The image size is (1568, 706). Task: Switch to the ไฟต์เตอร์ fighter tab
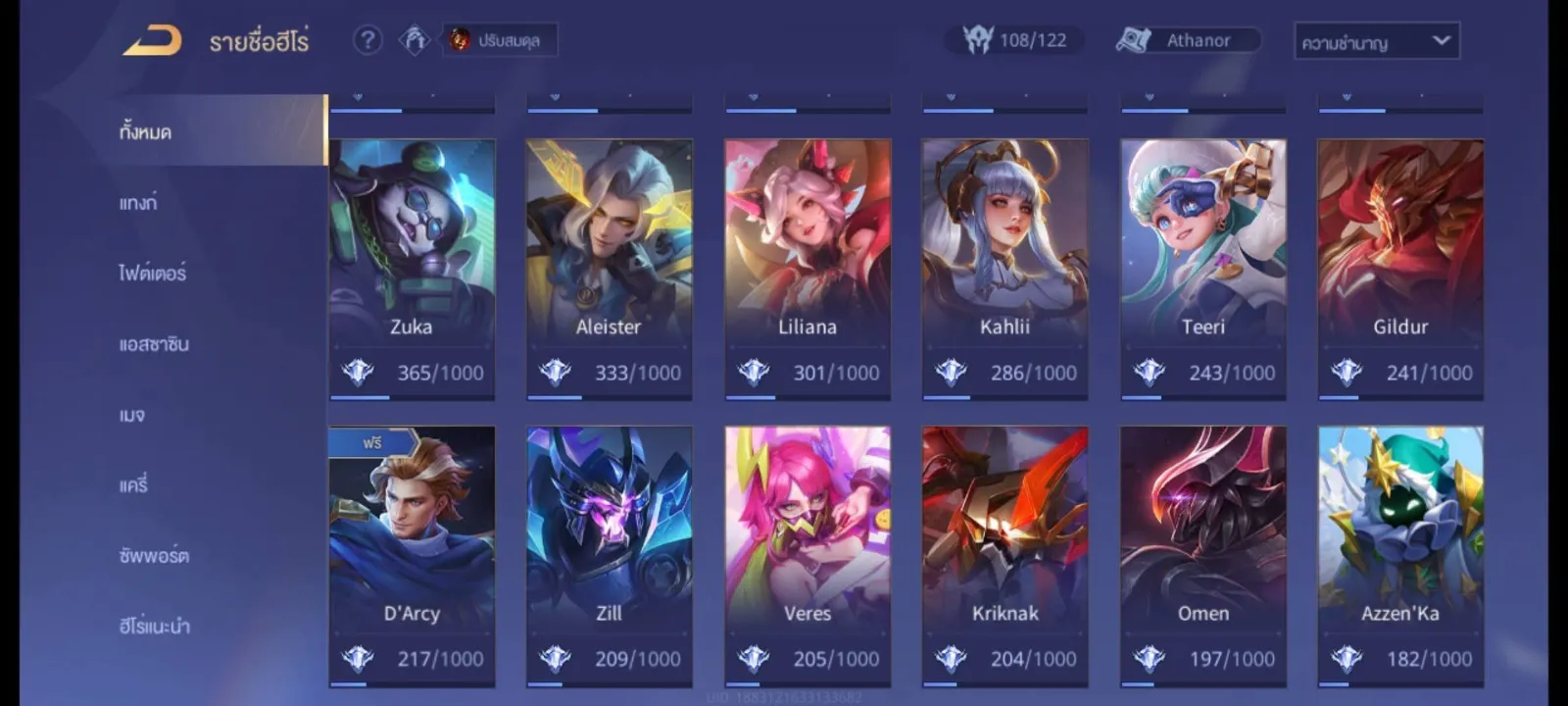pos(152,274)
